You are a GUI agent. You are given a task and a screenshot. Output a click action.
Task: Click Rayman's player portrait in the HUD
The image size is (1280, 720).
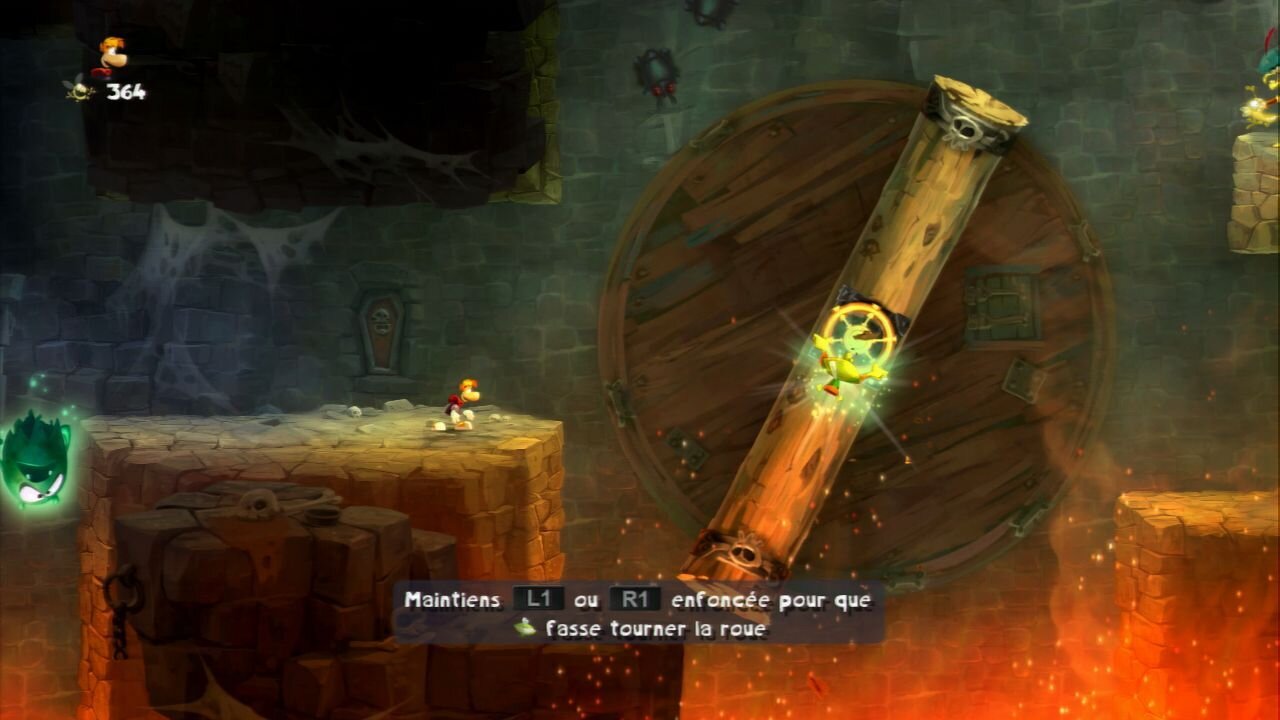111,56
